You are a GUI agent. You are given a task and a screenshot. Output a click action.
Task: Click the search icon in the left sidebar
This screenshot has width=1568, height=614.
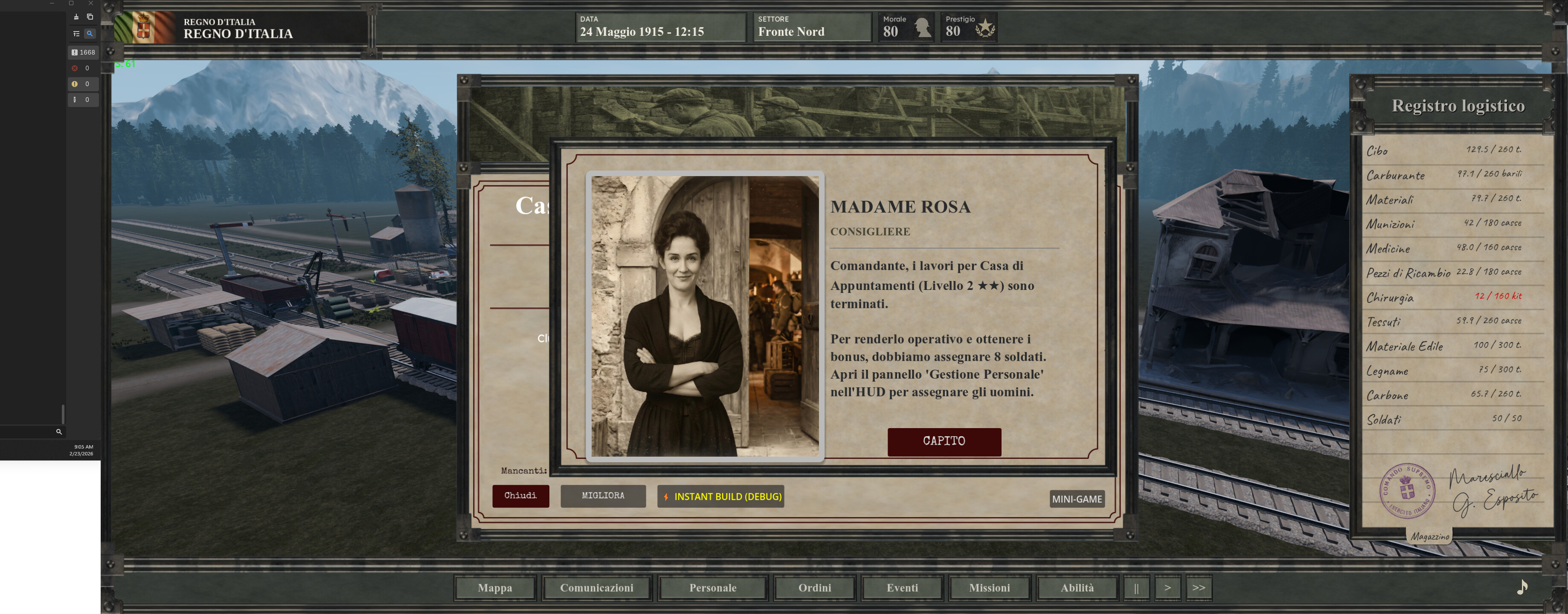(59, 432)
